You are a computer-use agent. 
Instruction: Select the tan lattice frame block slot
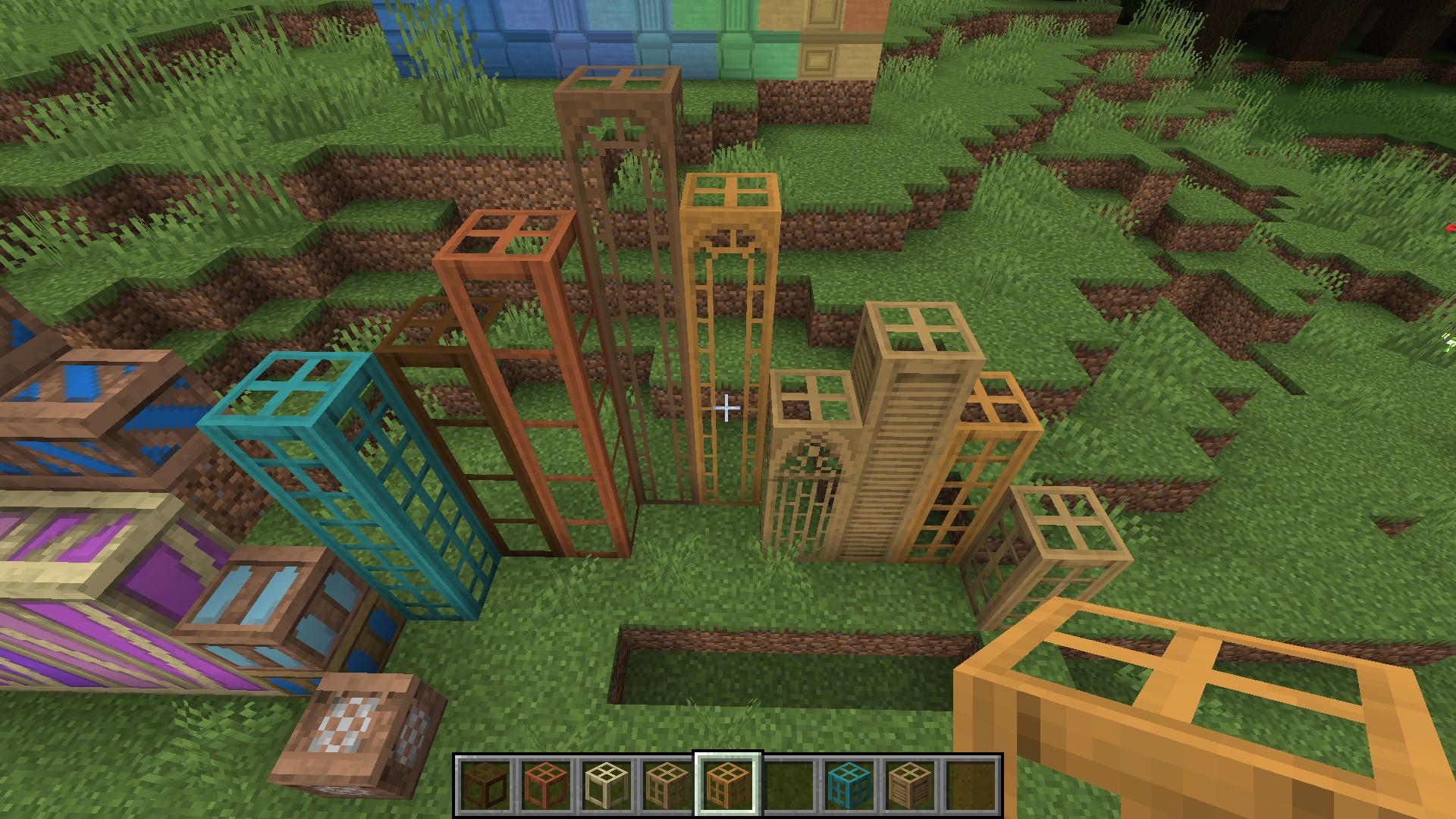coord(667,783)
